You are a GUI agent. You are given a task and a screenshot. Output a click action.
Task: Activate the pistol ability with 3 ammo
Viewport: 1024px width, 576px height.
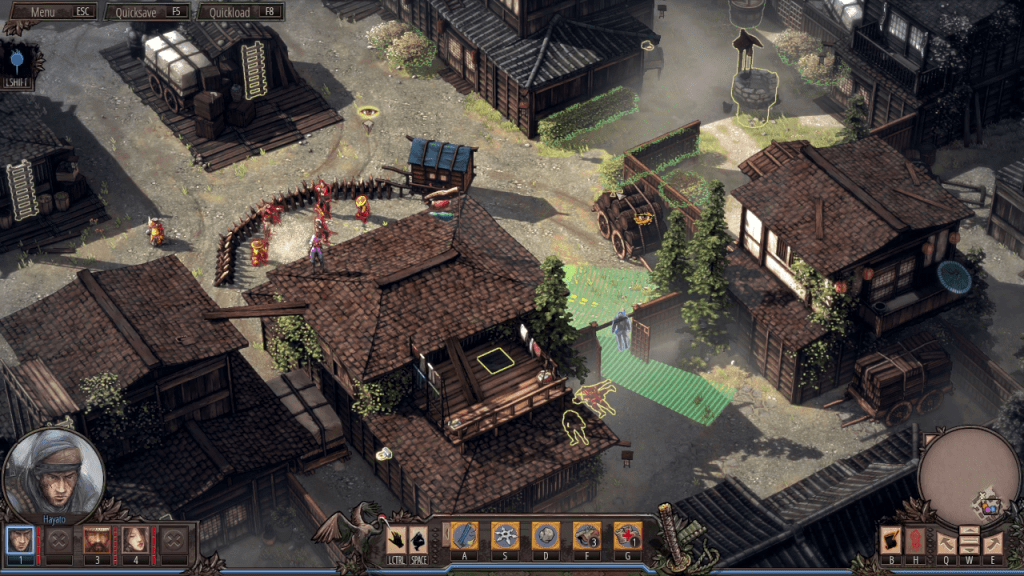pos(586,536)
